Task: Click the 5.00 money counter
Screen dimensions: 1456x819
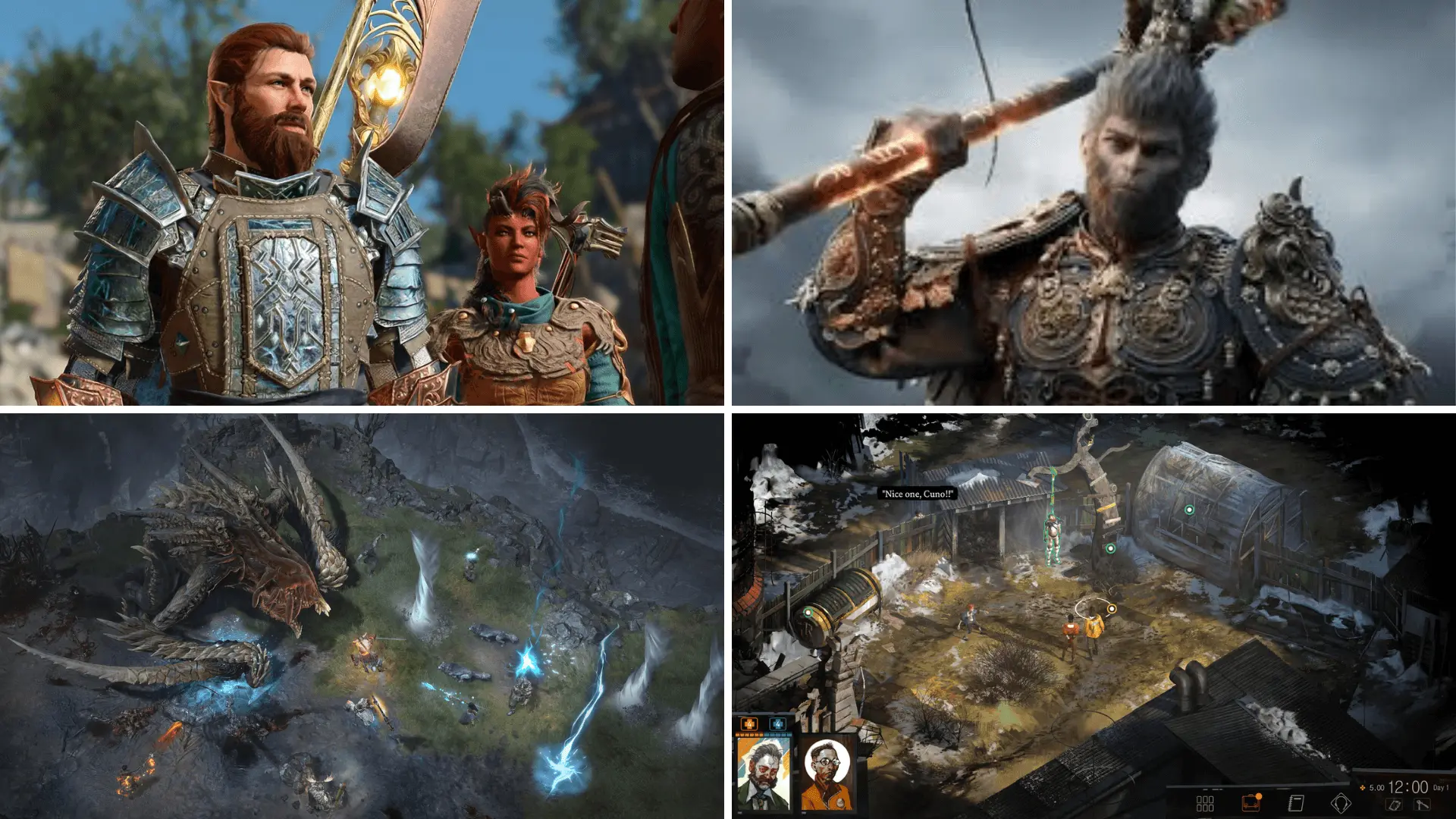Action: pyautogui.click(x=1376, y=788)
